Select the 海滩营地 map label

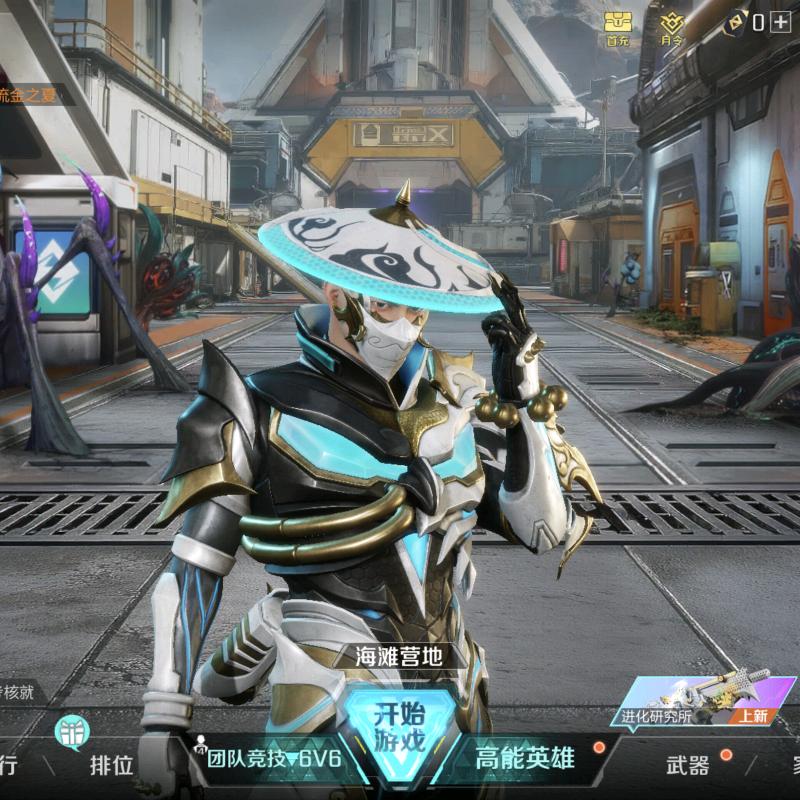(399, 657)
